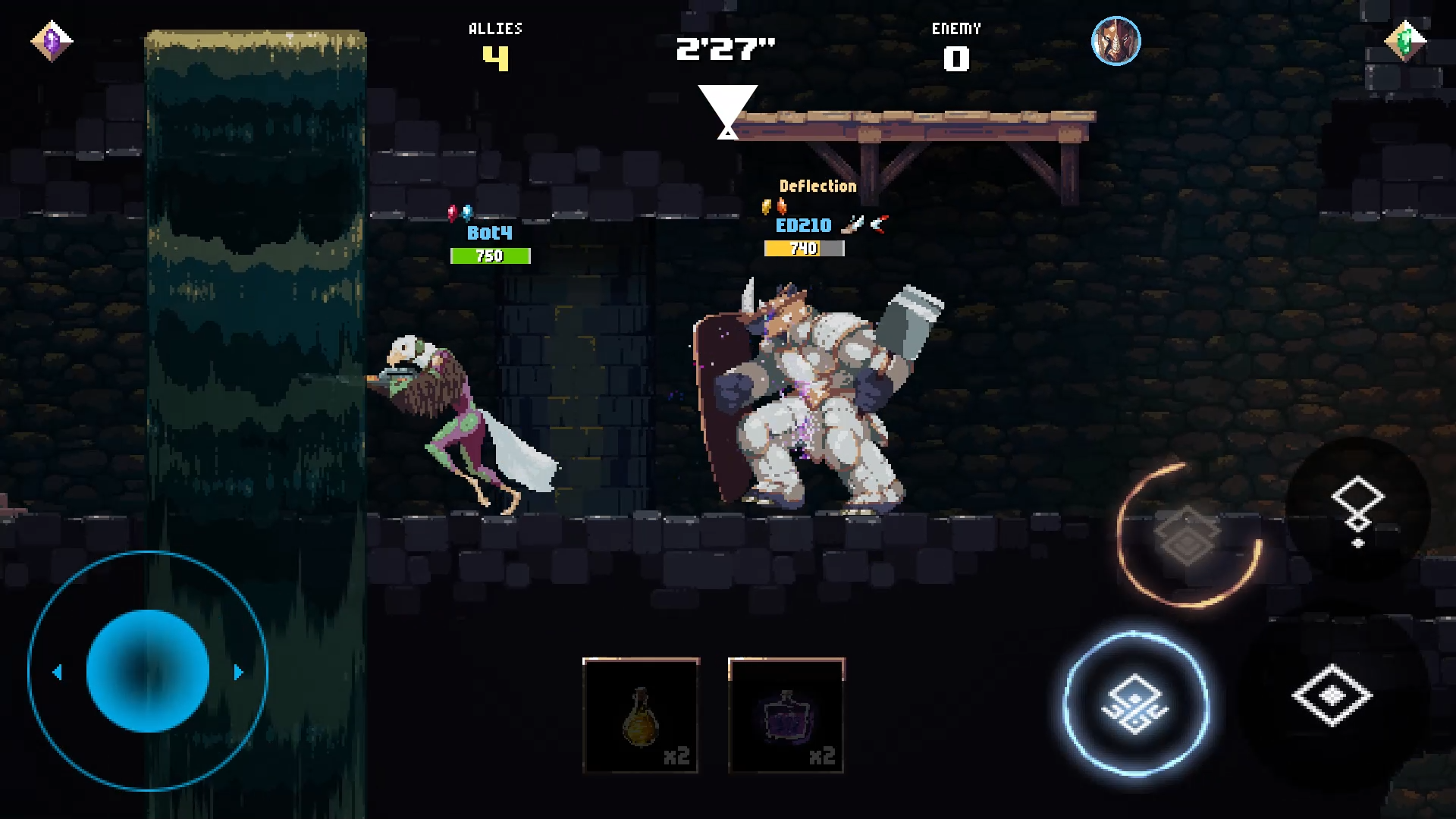Select the enemy's lion portrait beside the ENEMY counter
Screen dimensions: 1456x819
point(1116,42)
